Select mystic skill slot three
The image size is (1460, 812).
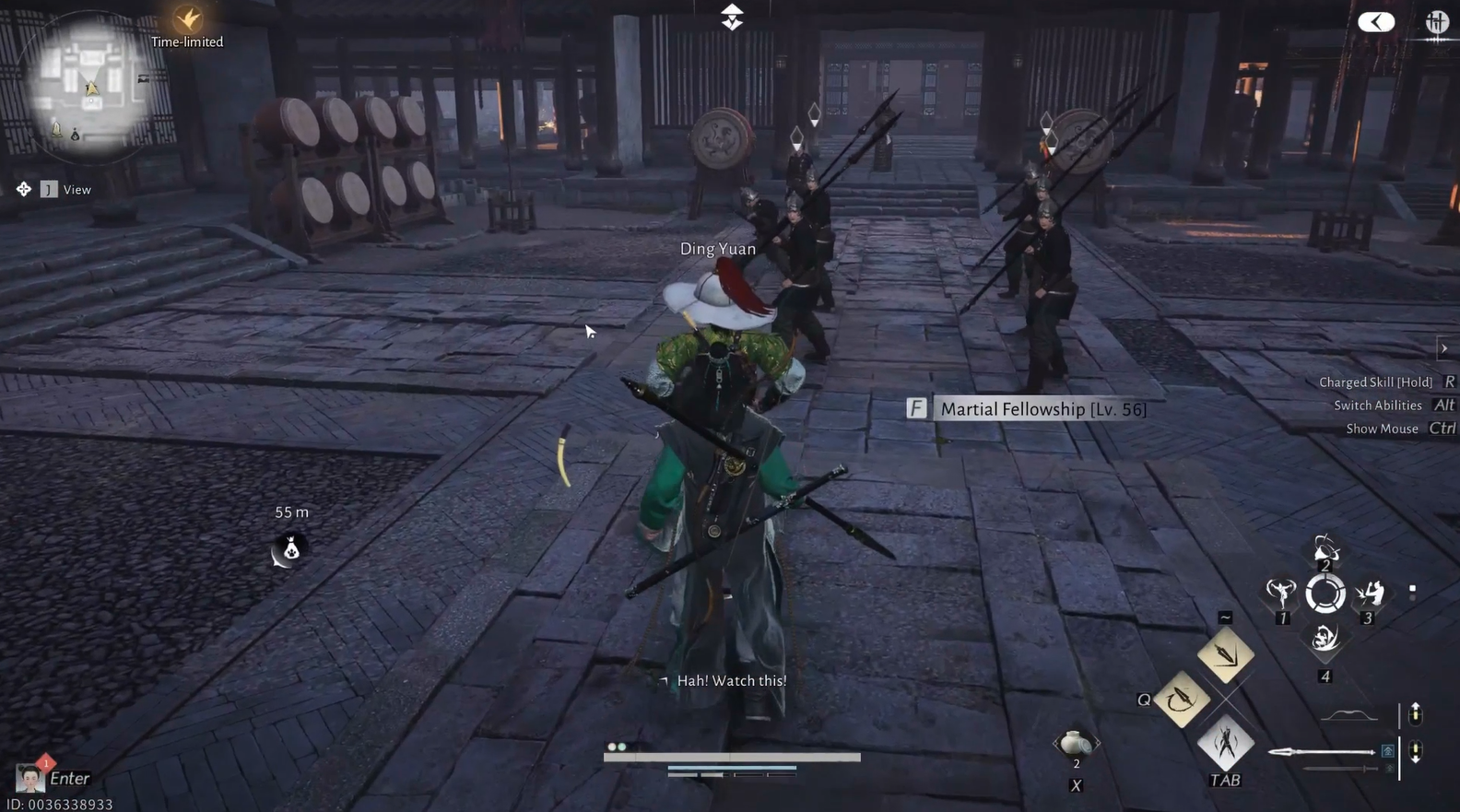[1370, 594]
